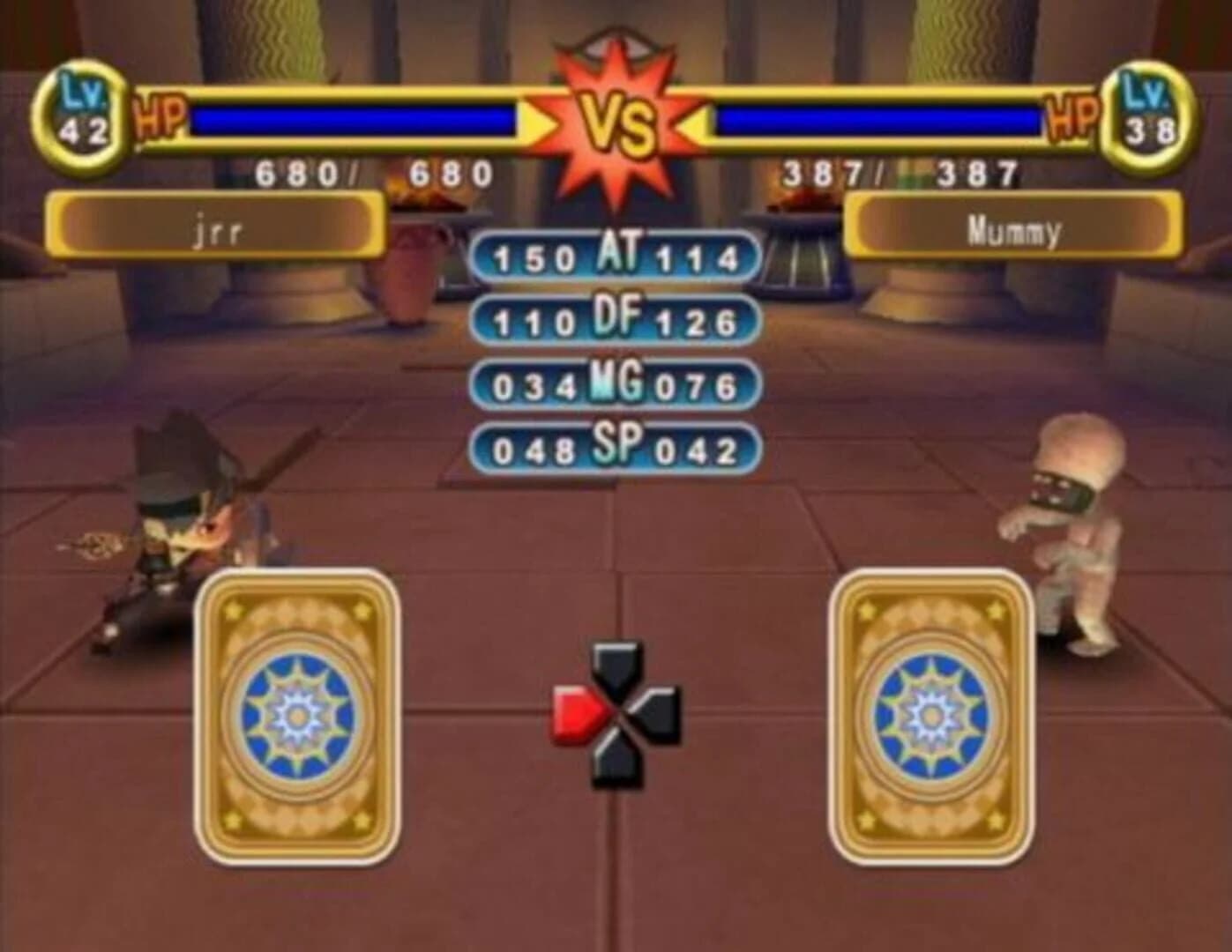The image size is (1232, 952).
Task: Select the player HP readout 680/680
Action: click(370, 173)
